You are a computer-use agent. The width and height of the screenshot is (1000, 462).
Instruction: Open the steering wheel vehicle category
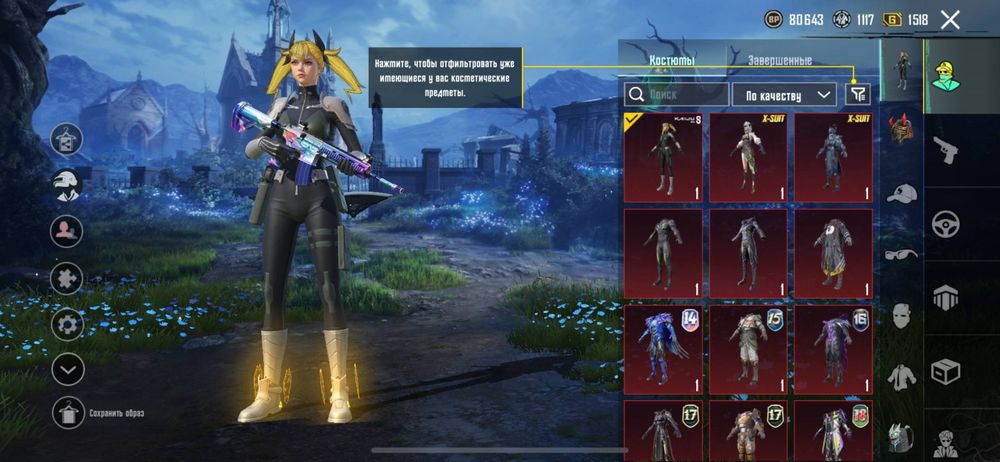(x=945, y=225)
